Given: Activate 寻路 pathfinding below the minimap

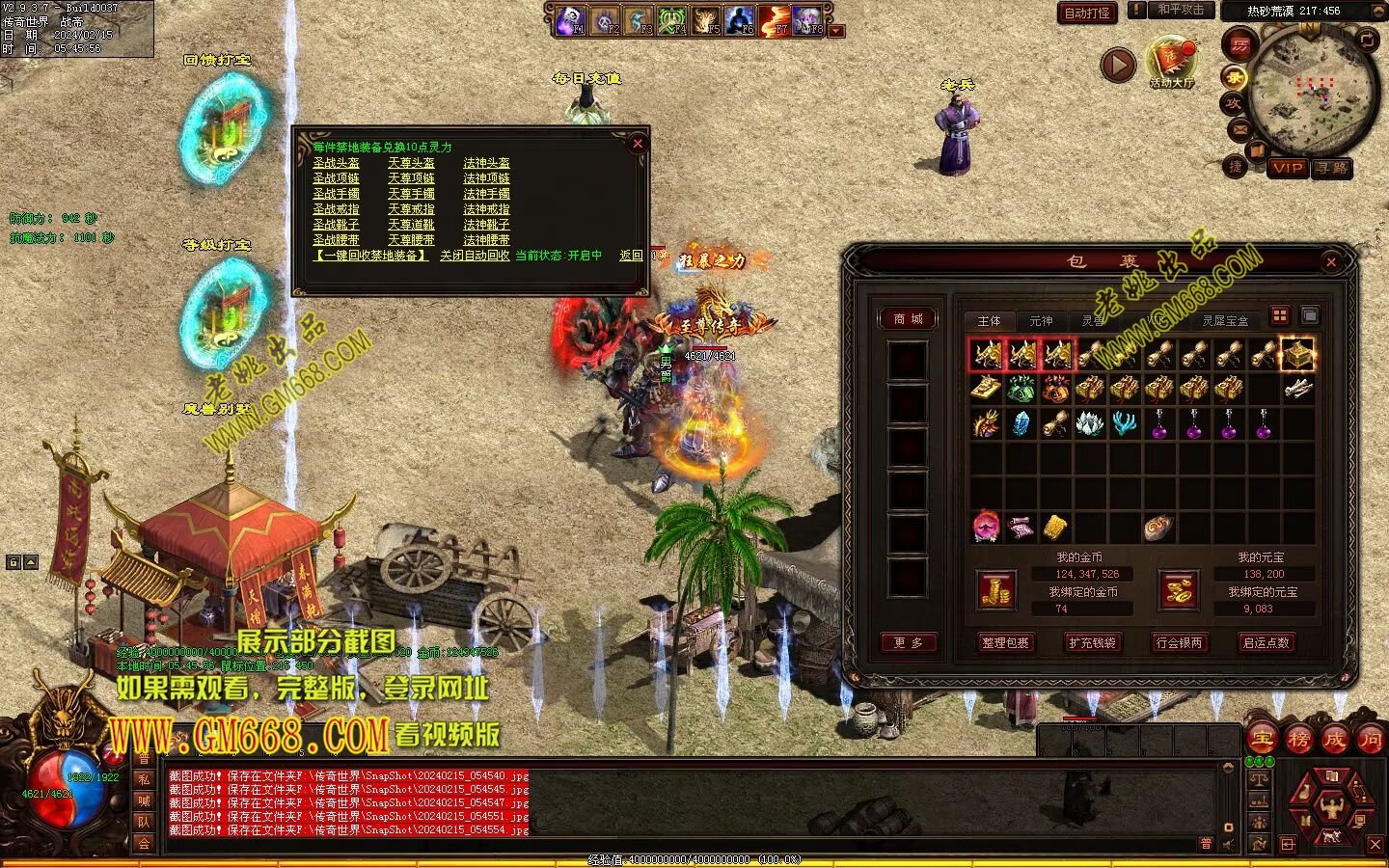Looking at the screenshot, I should click(1332, 168).
